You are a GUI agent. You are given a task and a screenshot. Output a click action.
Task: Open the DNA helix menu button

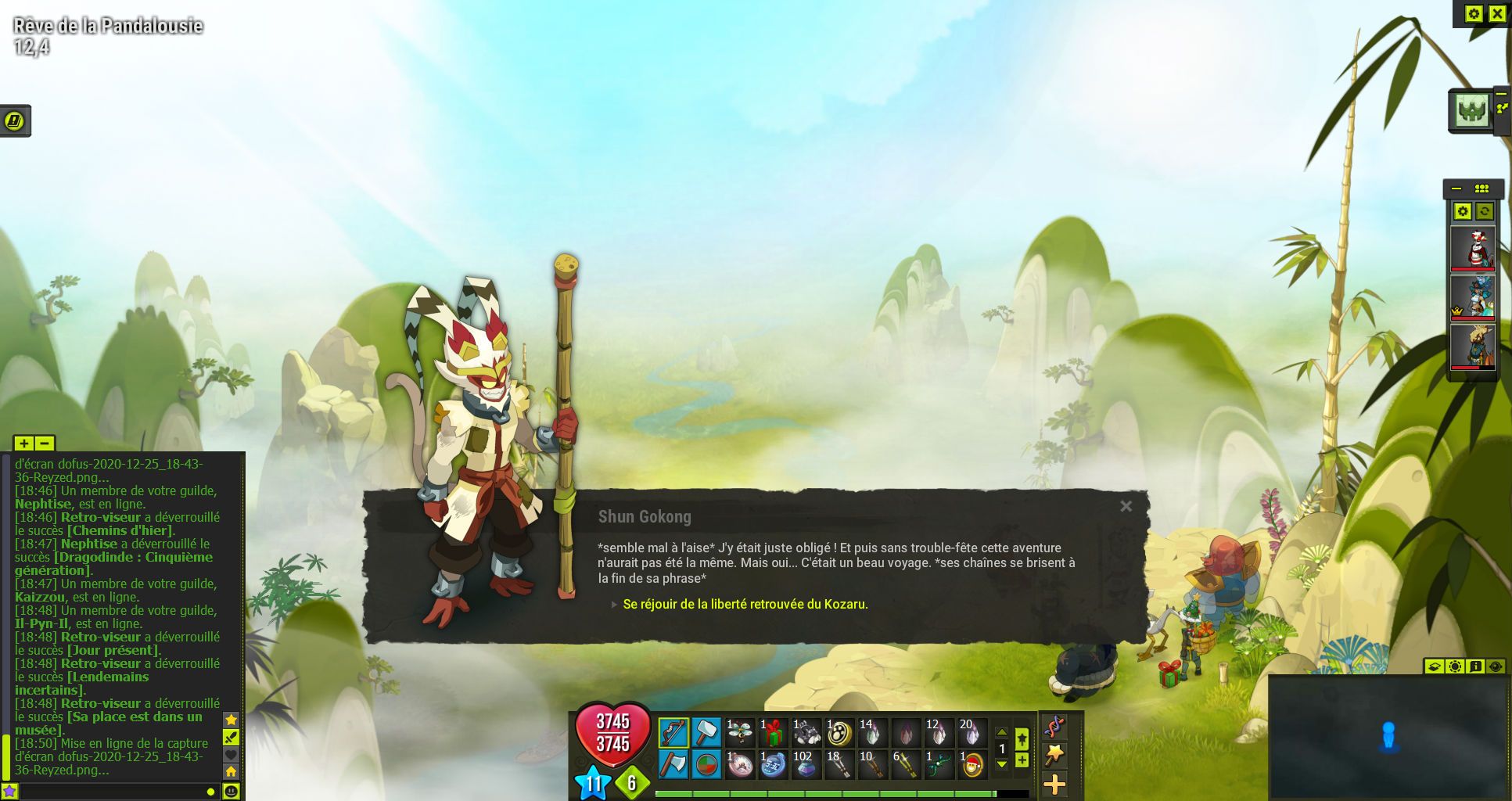click(x=1054, y=727)
